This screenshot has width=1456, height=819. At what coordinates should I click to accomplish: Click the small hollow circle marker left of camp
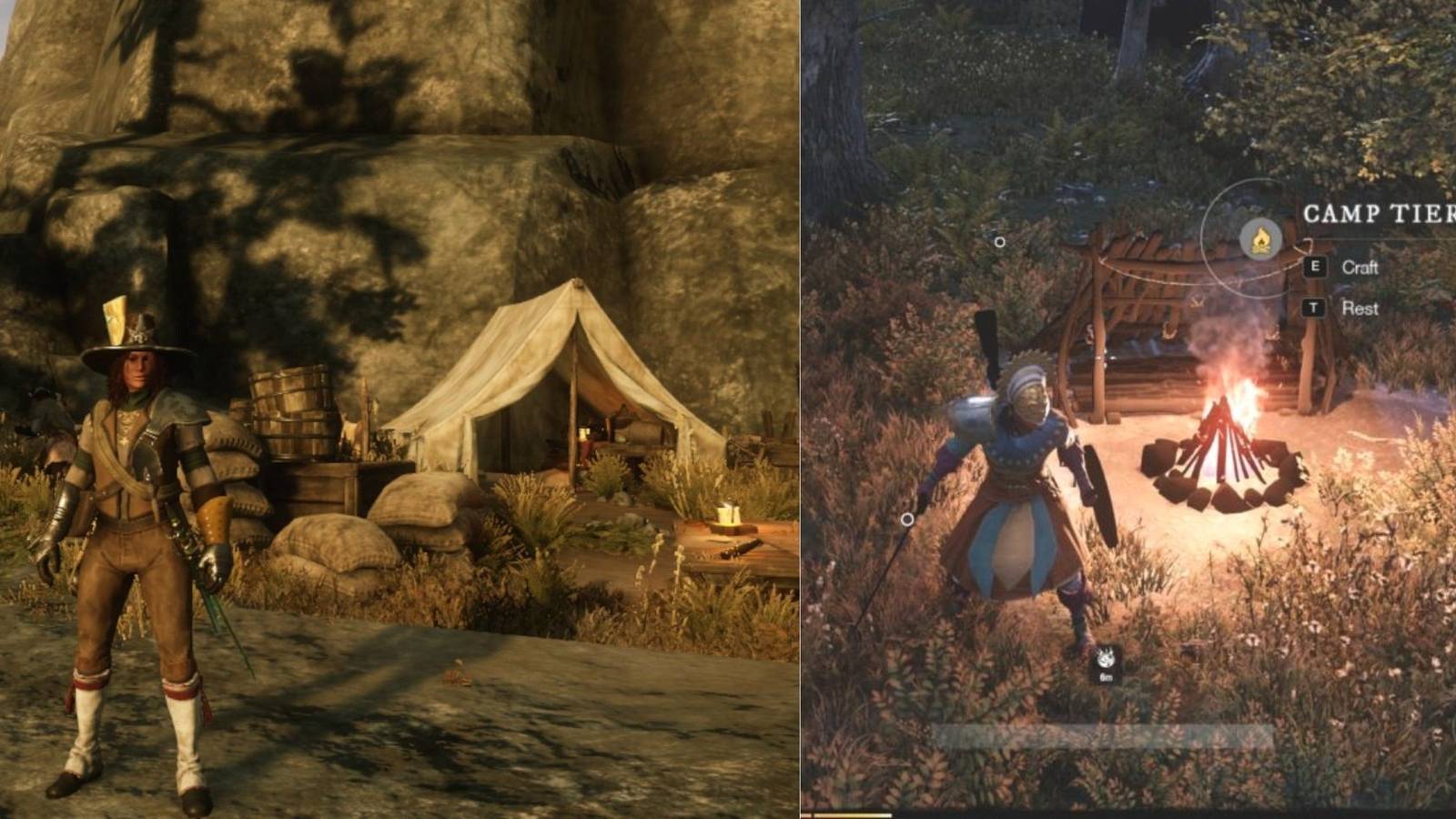(x=1001, y=242)
